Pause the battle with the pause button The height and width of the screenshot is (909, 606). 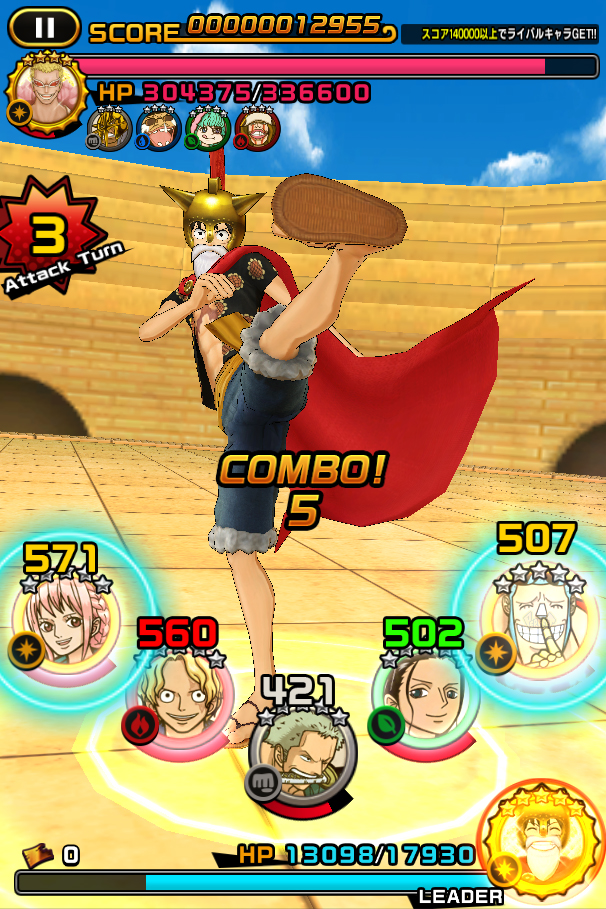pos(43,27)
